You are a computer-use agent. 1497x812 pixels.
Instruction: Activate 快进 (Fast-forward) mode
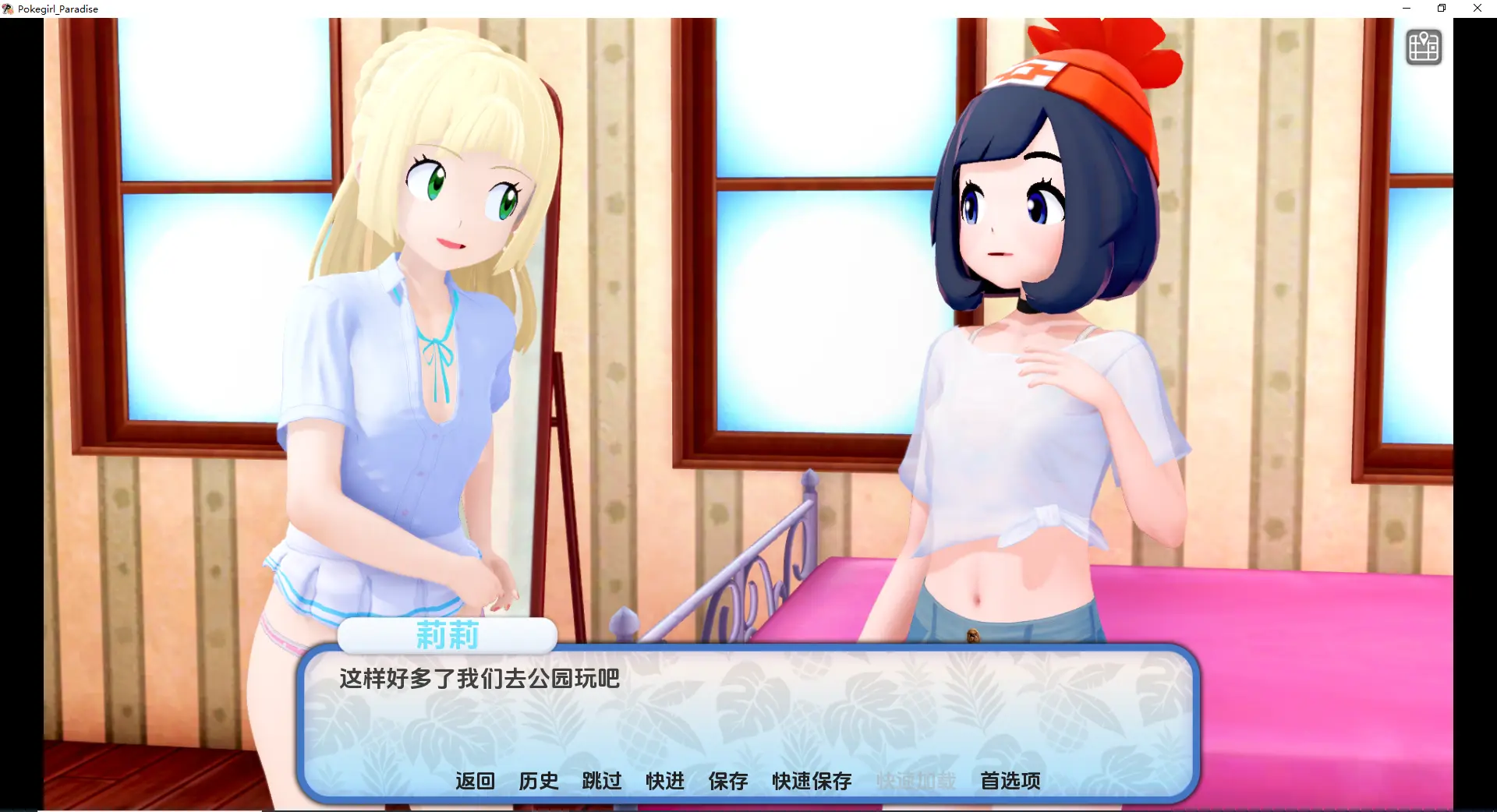coord(665,781)
